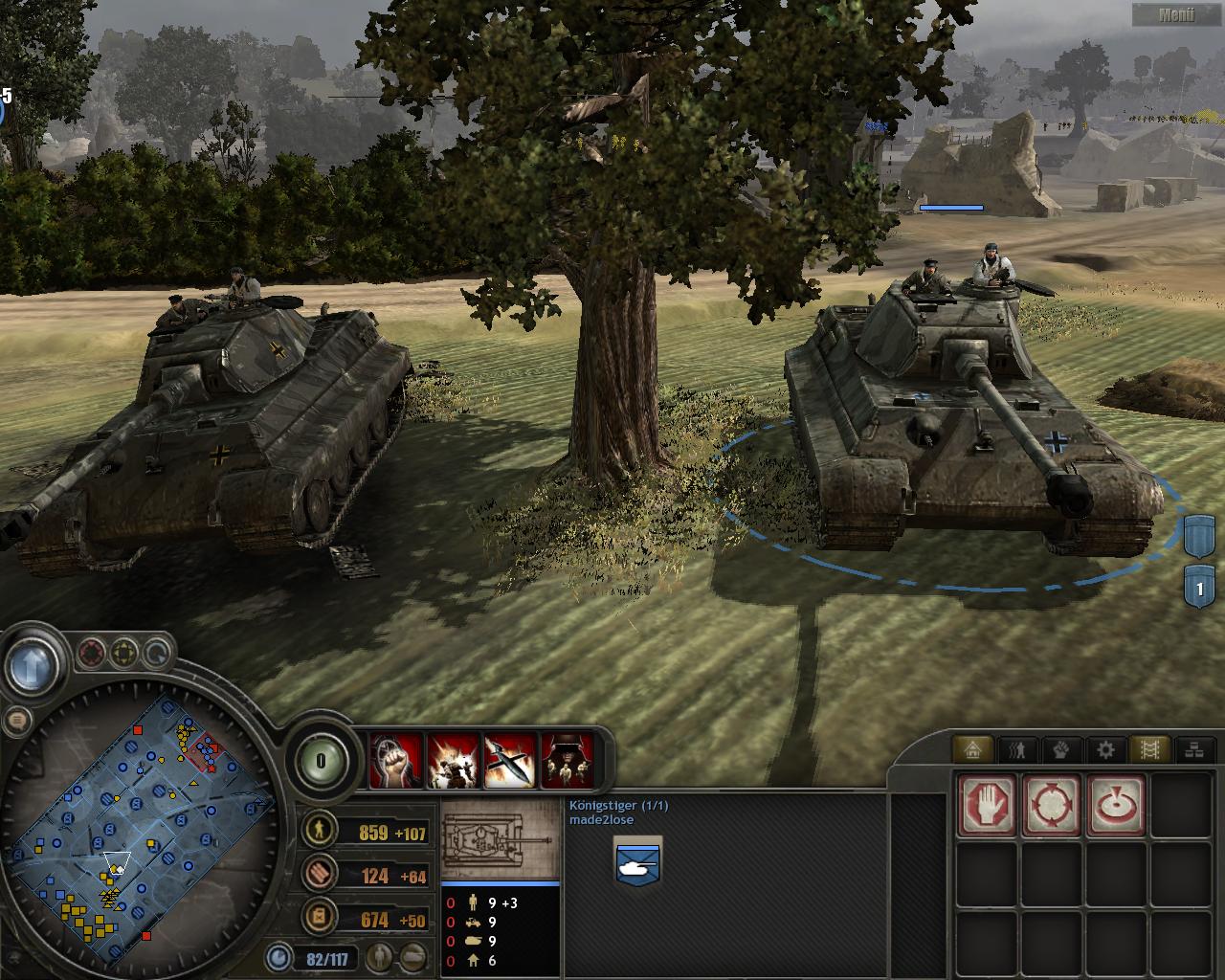The image size is (1225, 980).
Task: Open the Menü button
Action: coord(1175,14)
